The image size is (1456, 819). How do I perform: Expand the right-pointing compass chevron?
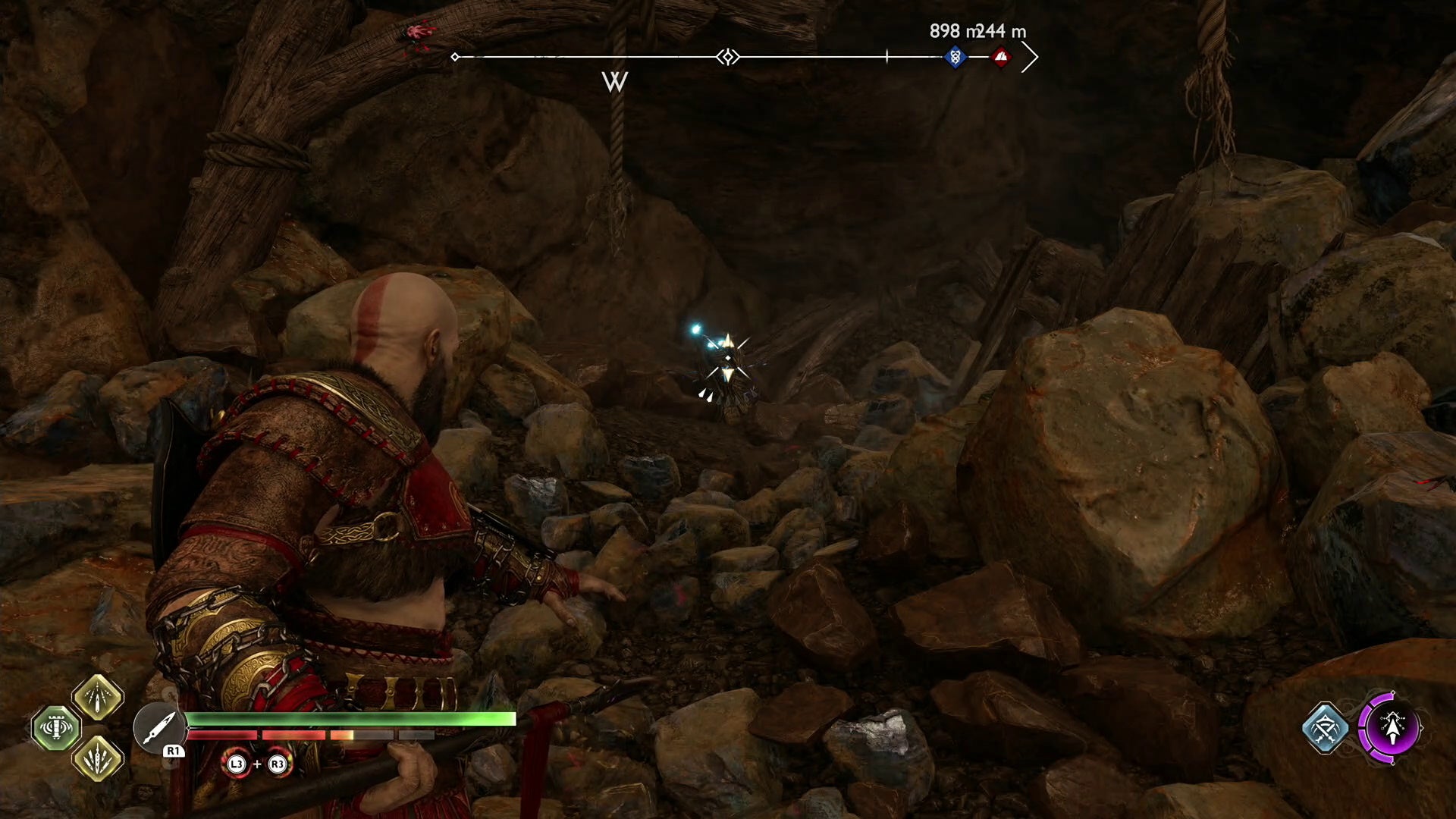click(1029, 57)
